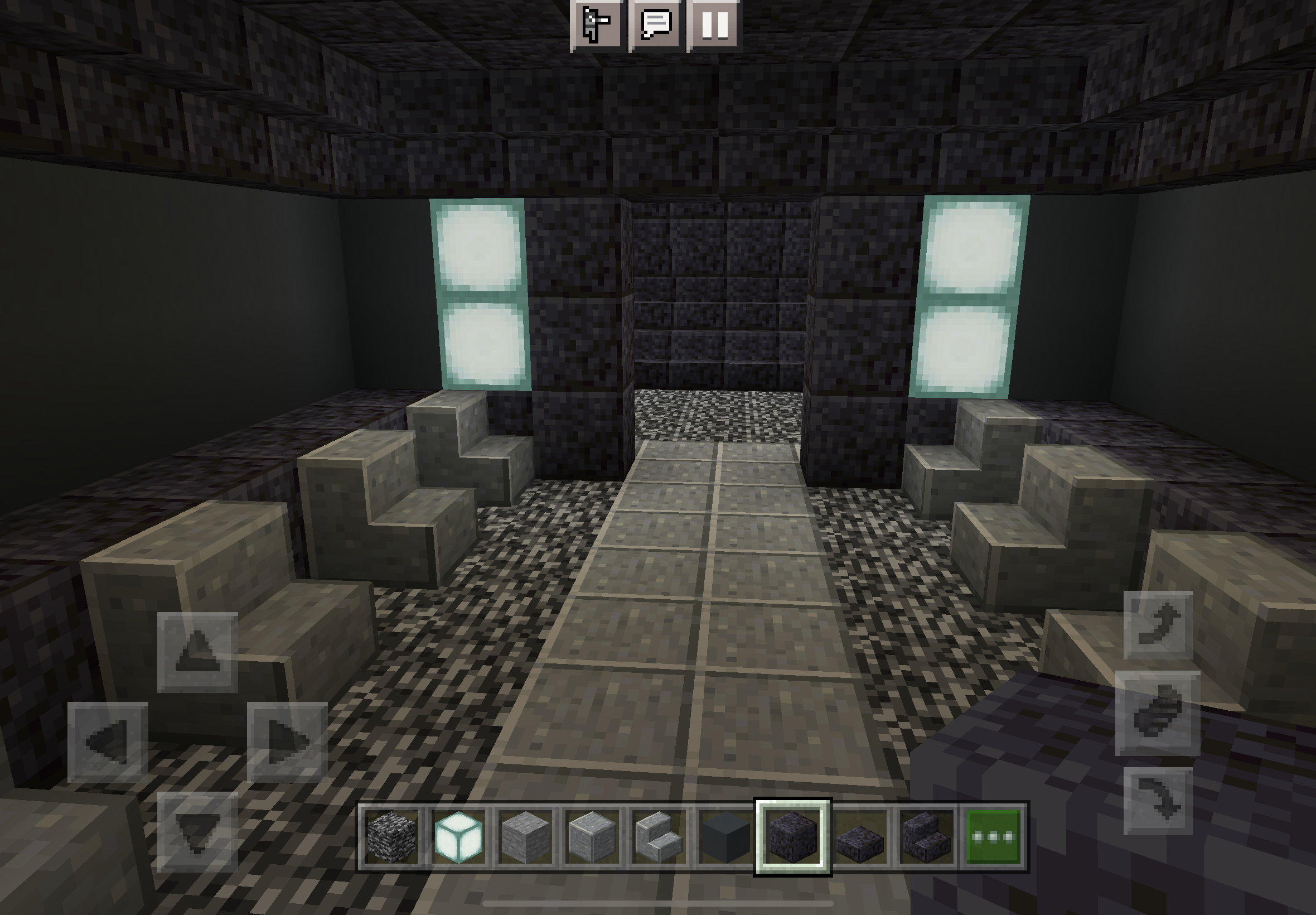Choose the blackstone slab hotbar slot
The image size is (1316, 915).
click(x=860, y=836)
